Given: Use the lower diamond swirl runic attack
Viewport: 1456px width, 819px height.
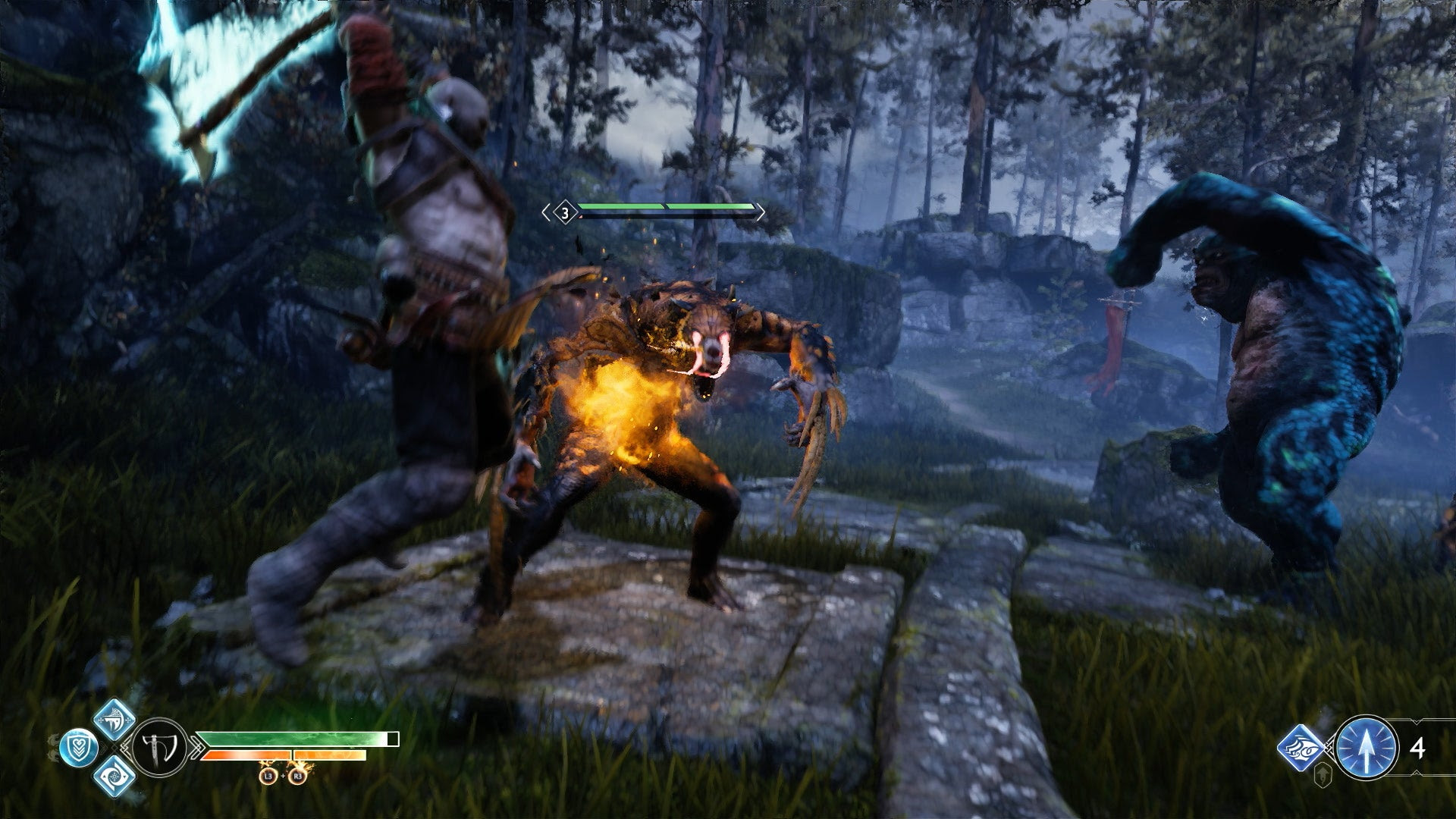Looking at the screenshot, I should [x=115, y=777].
